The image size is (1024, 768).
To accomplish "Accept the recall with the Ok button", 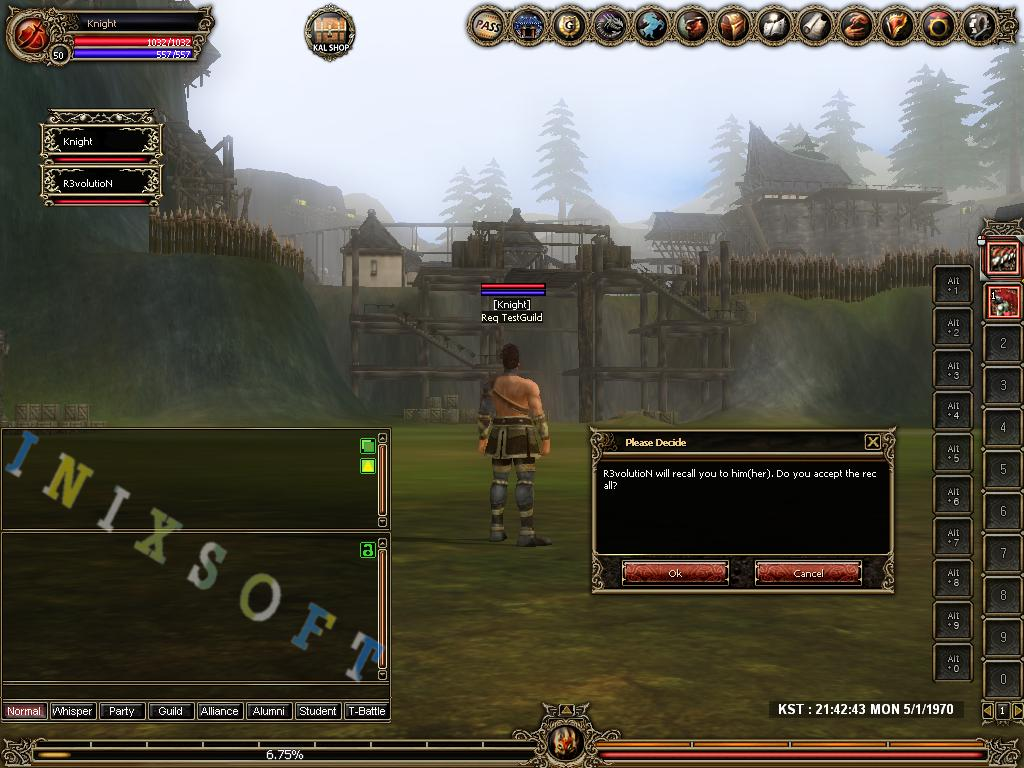I will [x=675, y=573].
